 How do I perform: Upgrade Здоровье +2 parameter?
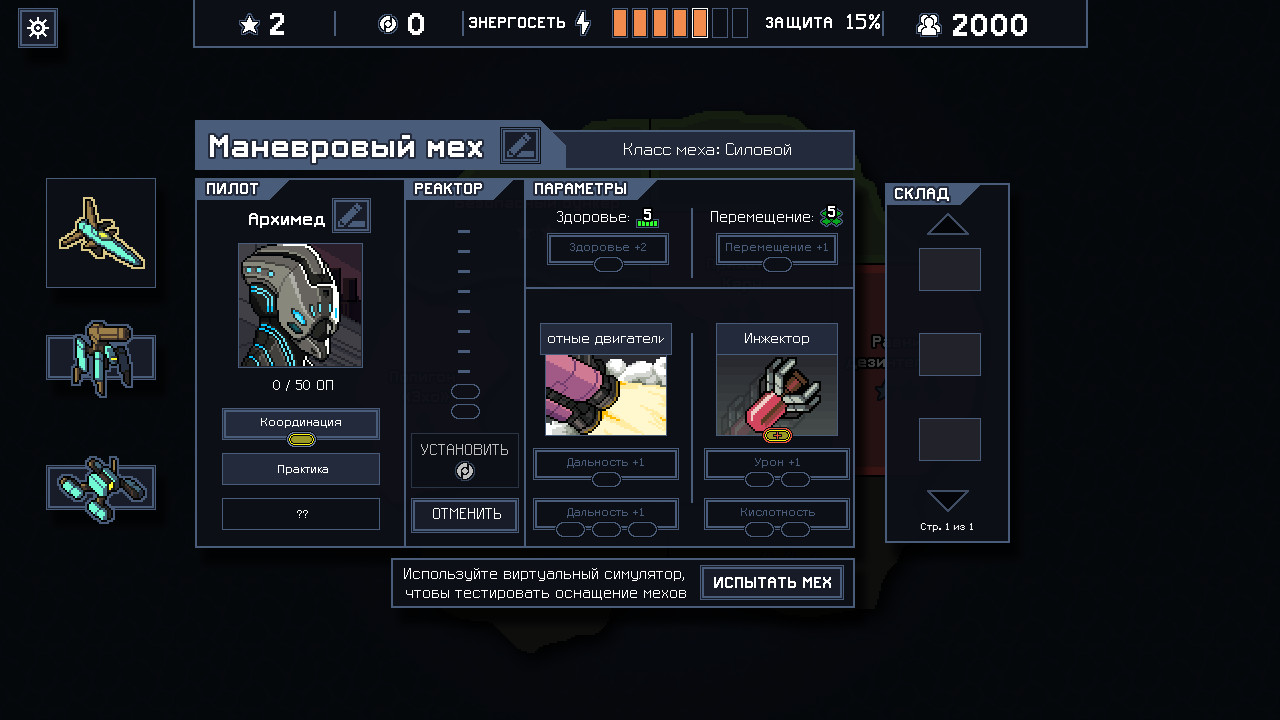(608, 248)
